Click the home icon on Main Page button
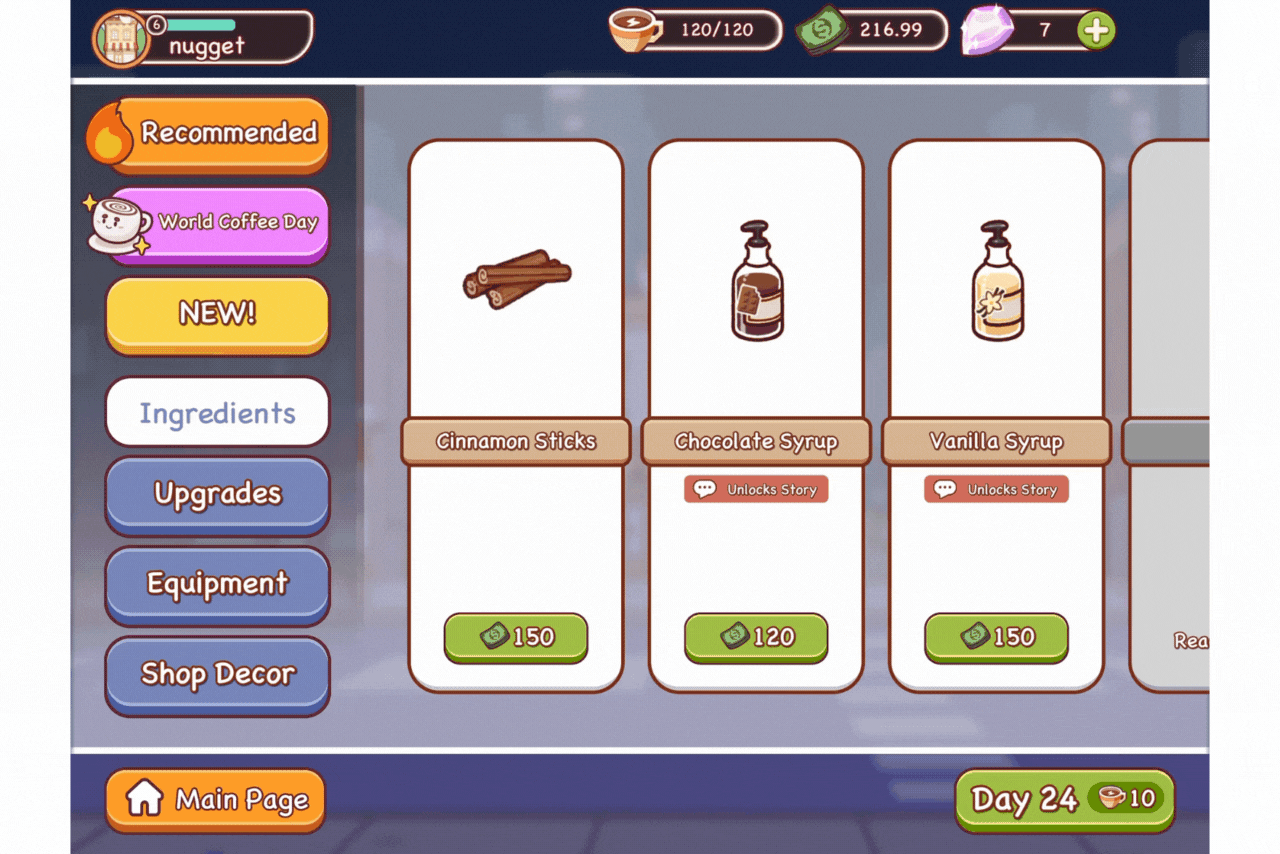Screen dimensions: 1280x854 (146, 799)
